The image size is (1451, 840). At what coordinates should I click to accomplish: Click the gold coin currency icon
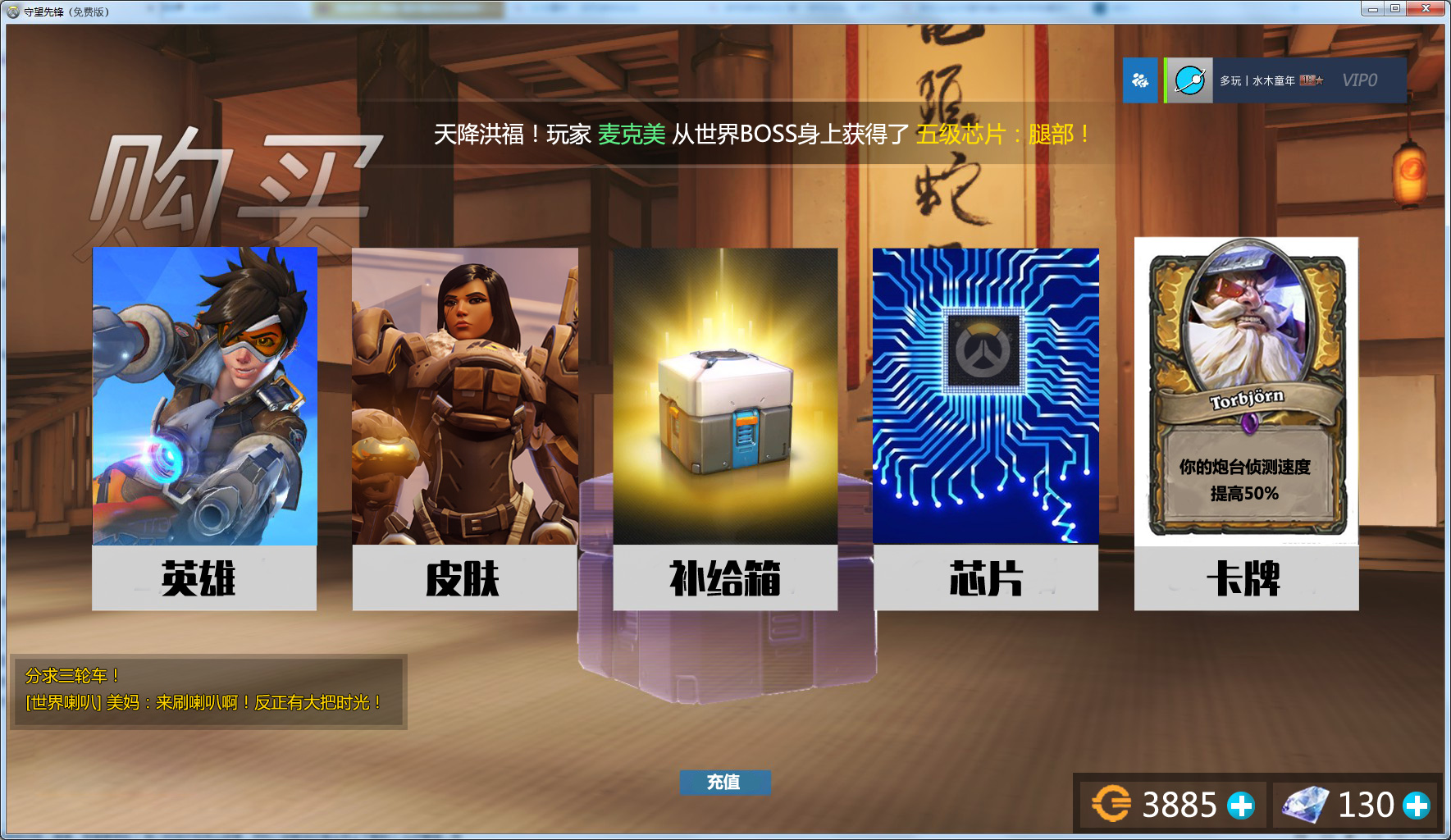[1111, 804]
